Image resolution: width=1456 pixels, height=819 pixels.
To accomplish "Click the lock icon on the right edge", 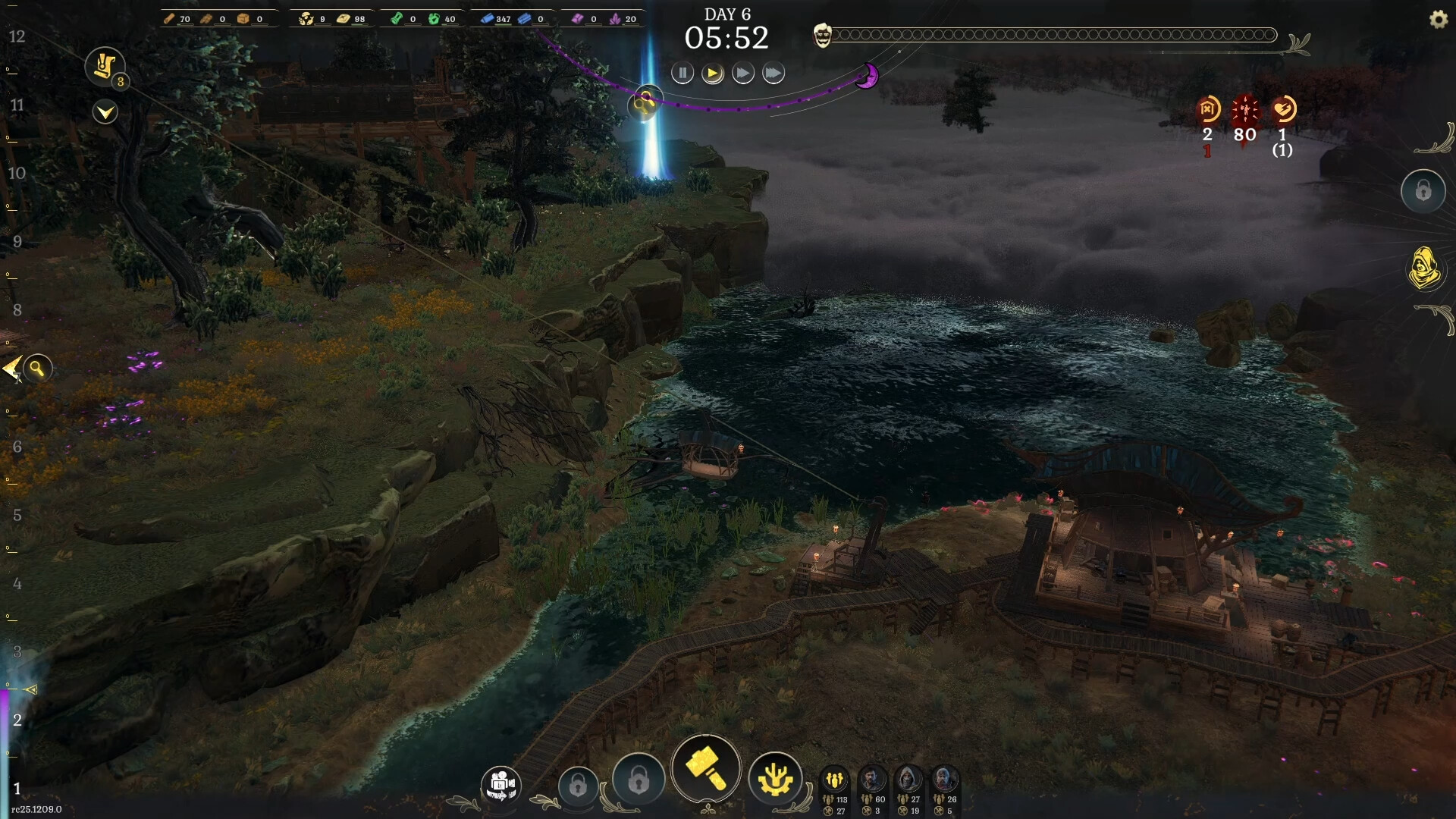I will point(1424,191).
